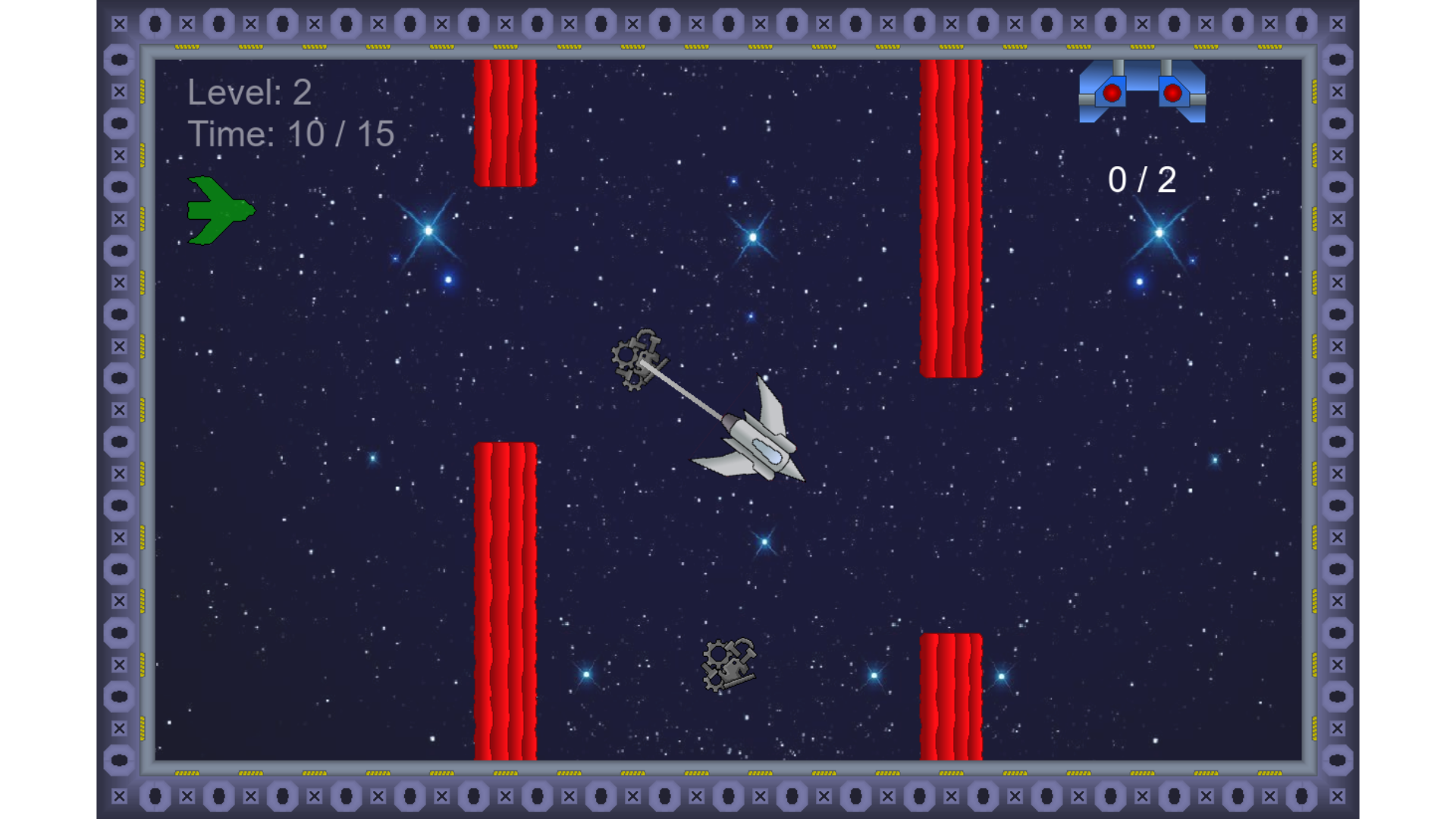Click the blue star beside the 0/2 counter
Image resolution: width=1456 pixels, height=819 pixels.
1160,231
